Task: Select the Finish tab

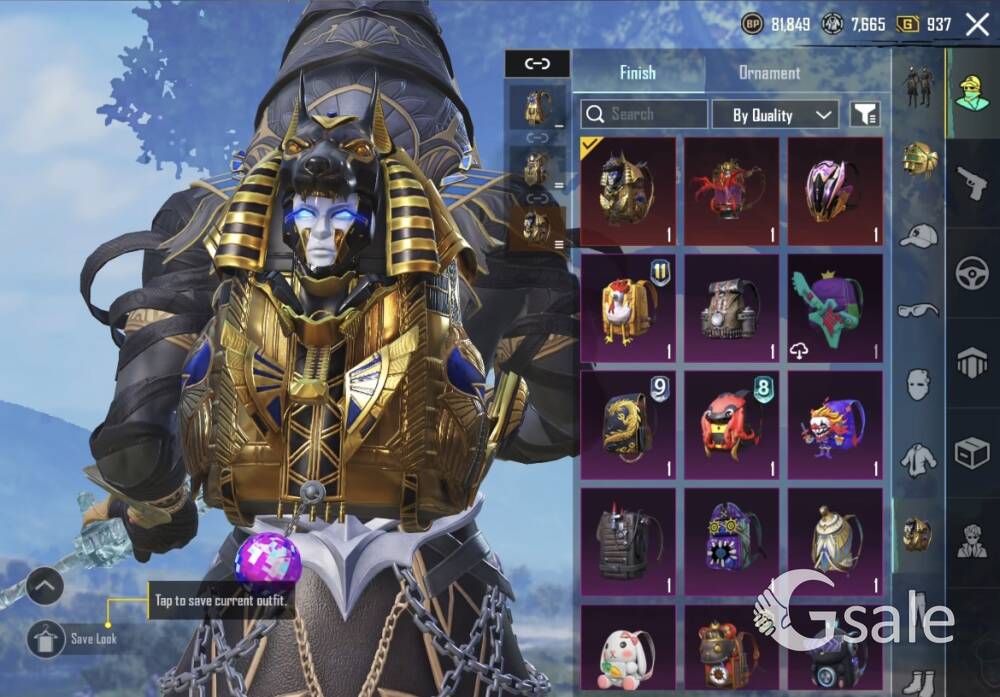Action: click(x=637, y=73)
